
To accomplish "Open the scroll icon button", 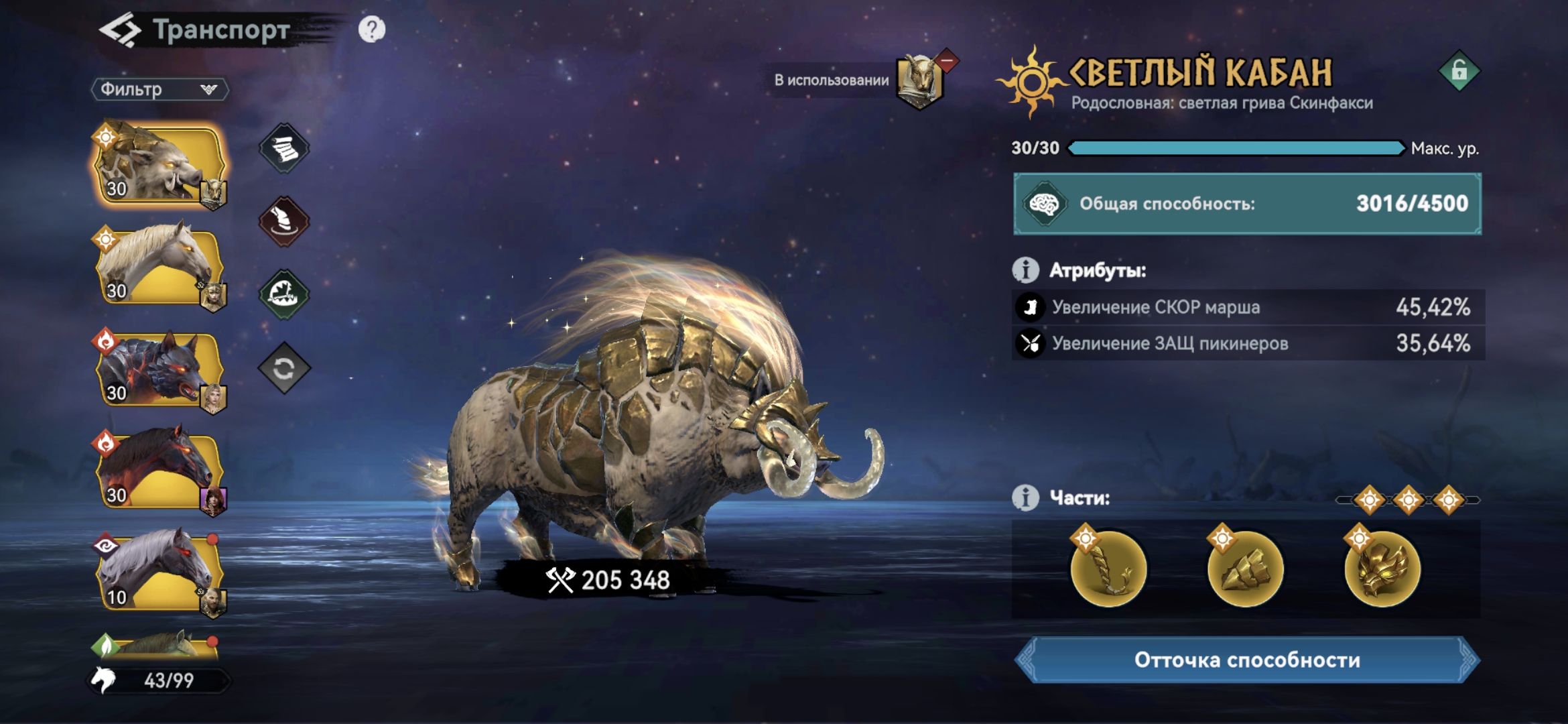I will [x=284, y=149].
